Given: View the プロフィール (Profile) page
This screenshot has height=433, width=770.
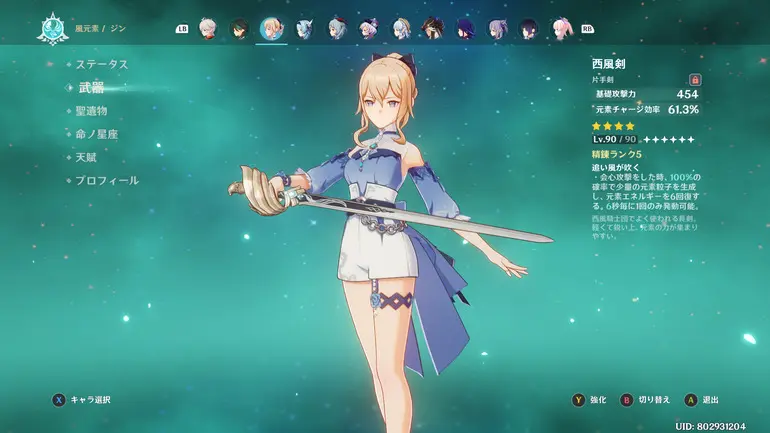Looking at the screenshot, I should click(x=106, y=180).
